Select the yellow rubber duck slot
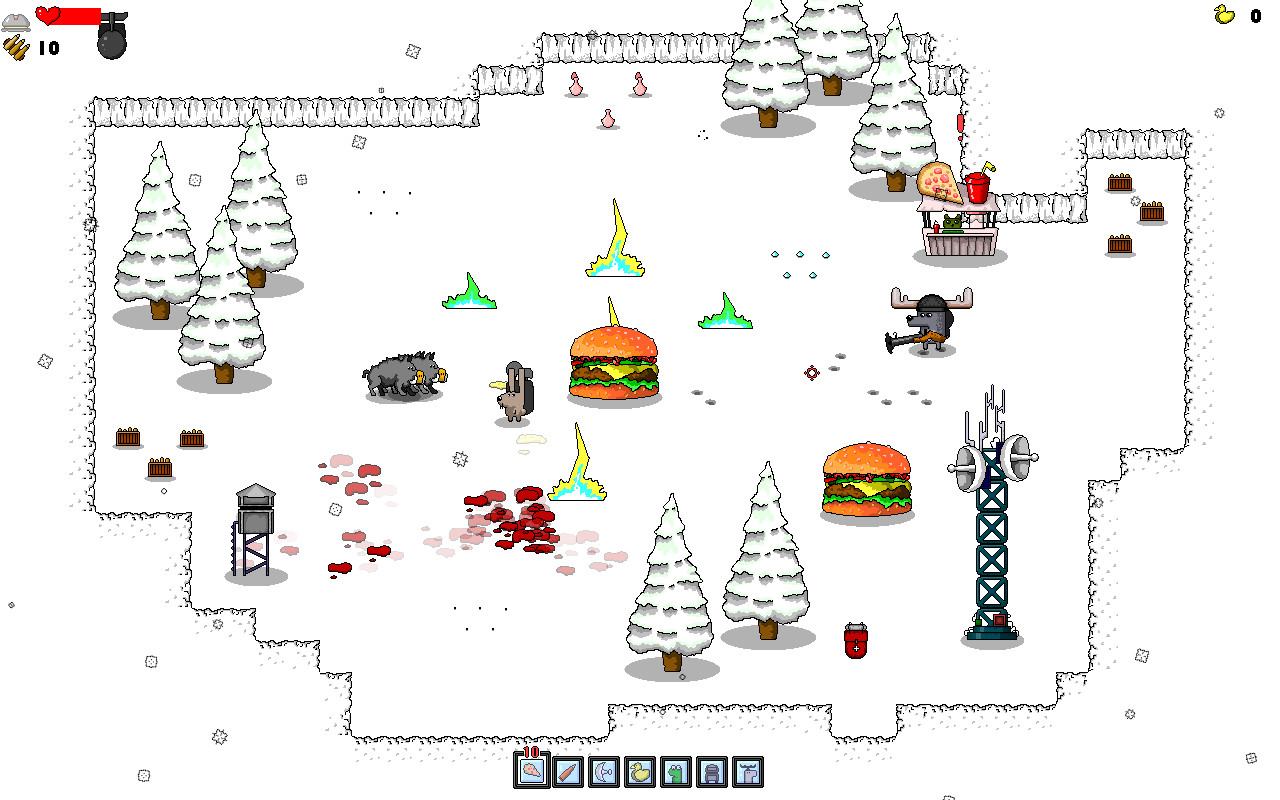This screenshot has height=800, width=1280. point(640,771)
